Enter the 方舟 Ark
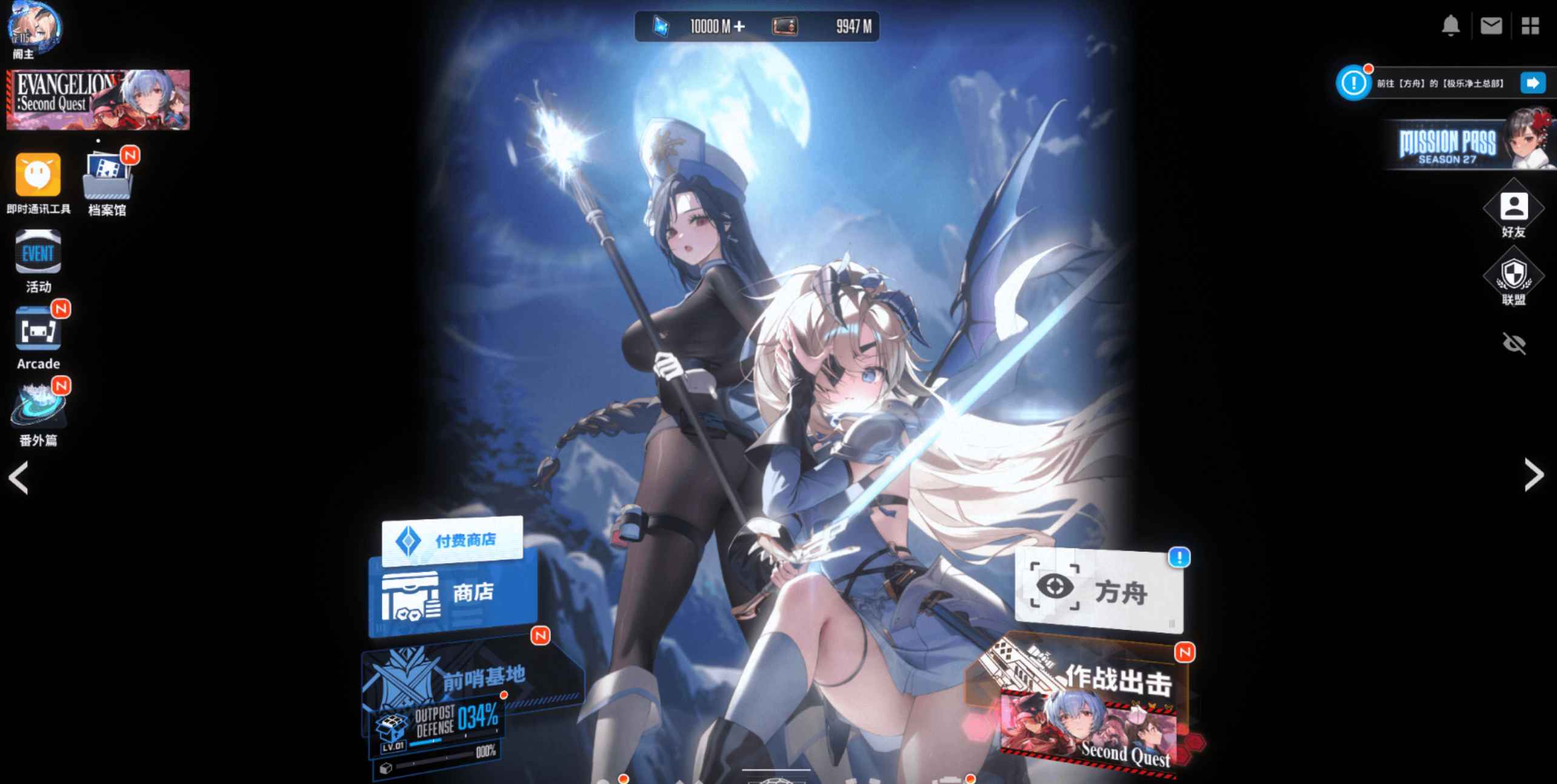 1103,594
